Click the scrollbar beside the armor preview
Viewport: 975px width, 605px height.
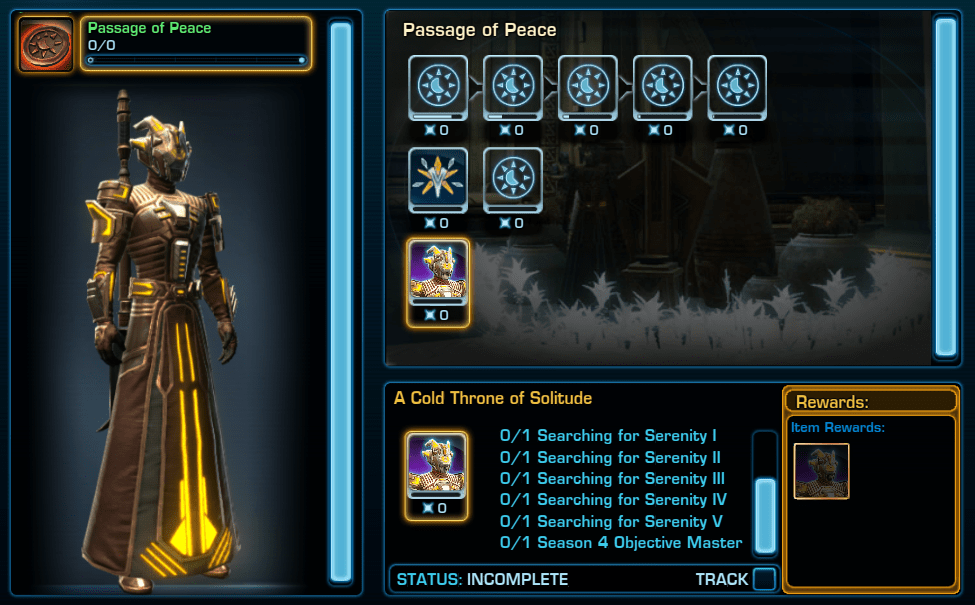(x=341, y=300)
